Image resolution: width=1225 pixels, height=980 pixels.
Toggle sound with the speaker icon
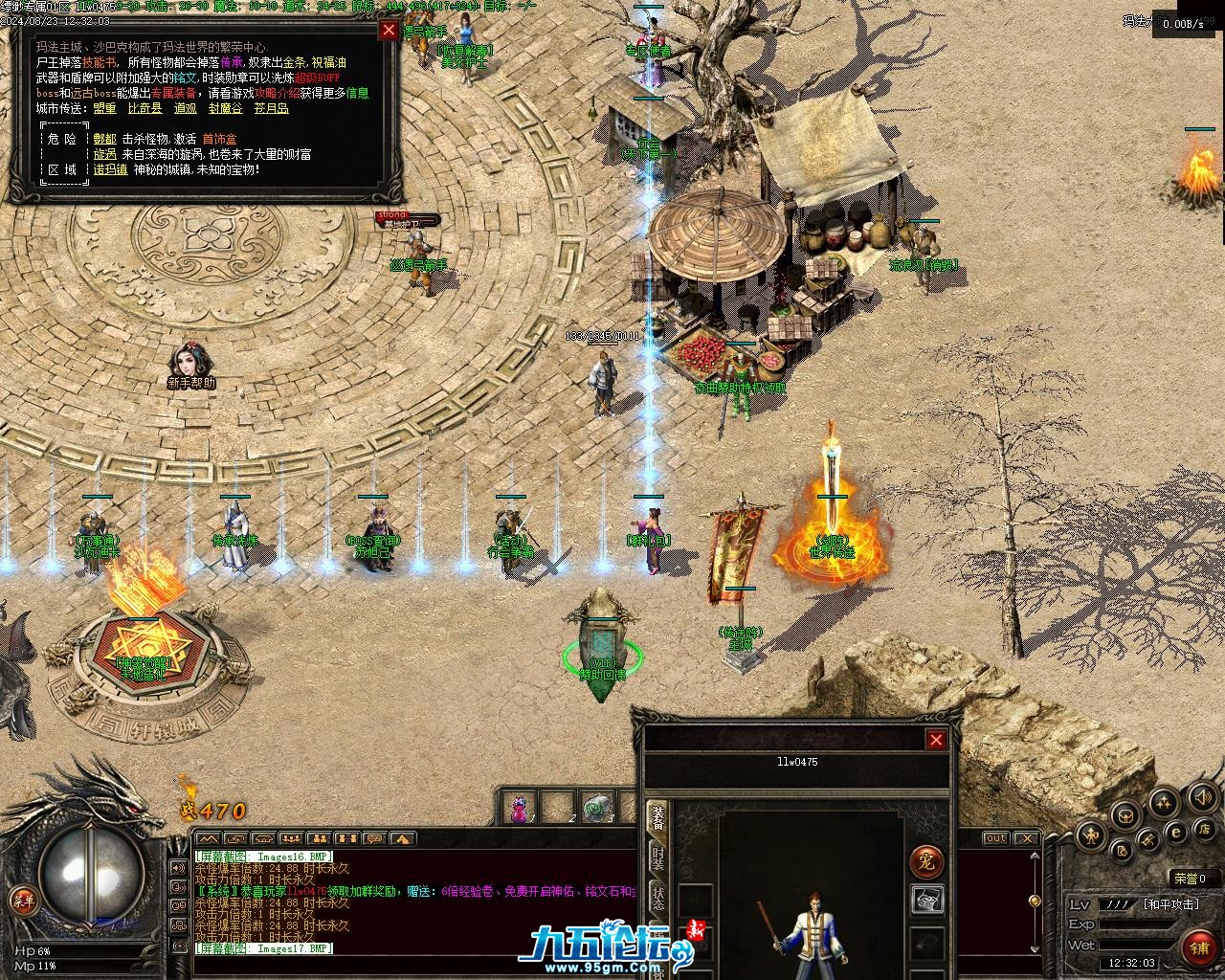(x=1200, y=796)
